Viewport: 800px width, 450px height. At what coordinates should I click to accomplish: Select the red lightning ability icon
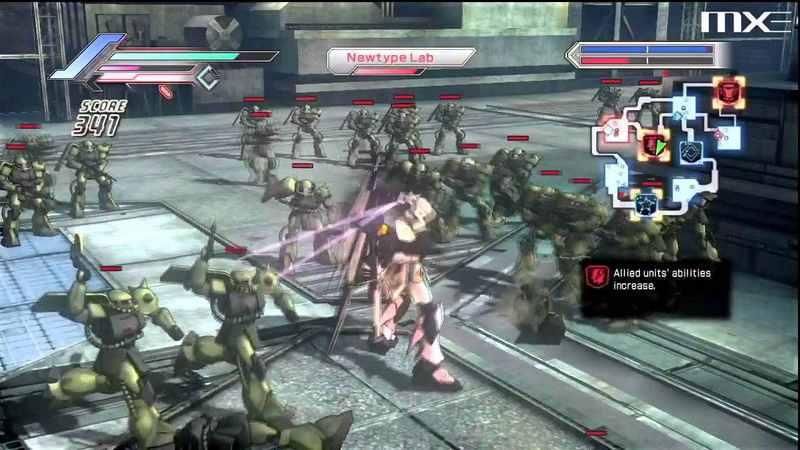(x=596, y=273)
